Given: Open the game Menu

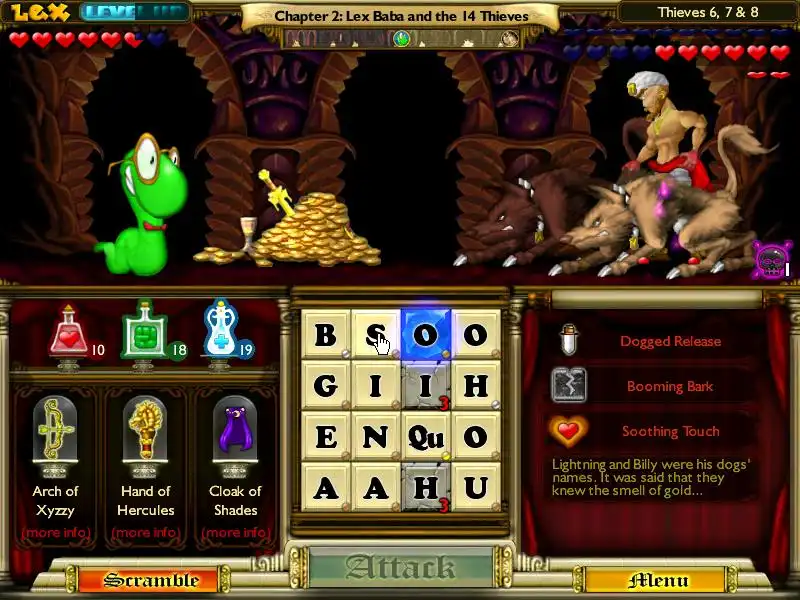Looking at the screenshot, I should pyautogui.click(x=658, y=580).
